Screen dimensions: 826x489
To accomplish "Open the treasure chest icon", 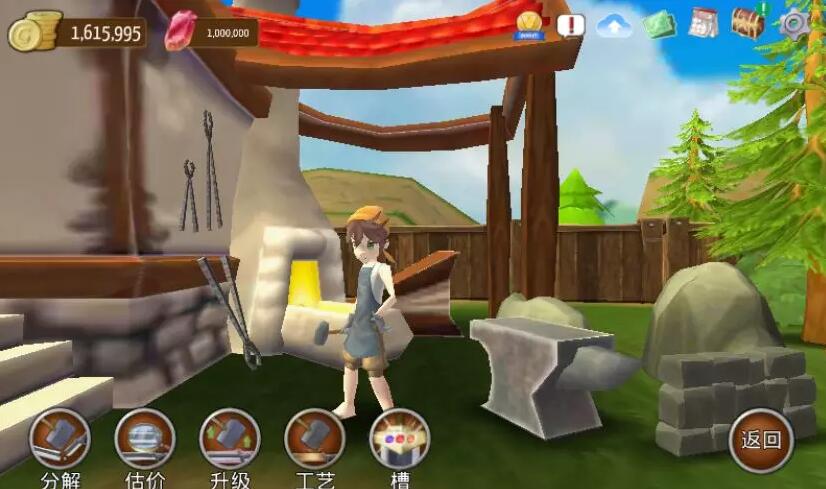I will pos(748,22).
